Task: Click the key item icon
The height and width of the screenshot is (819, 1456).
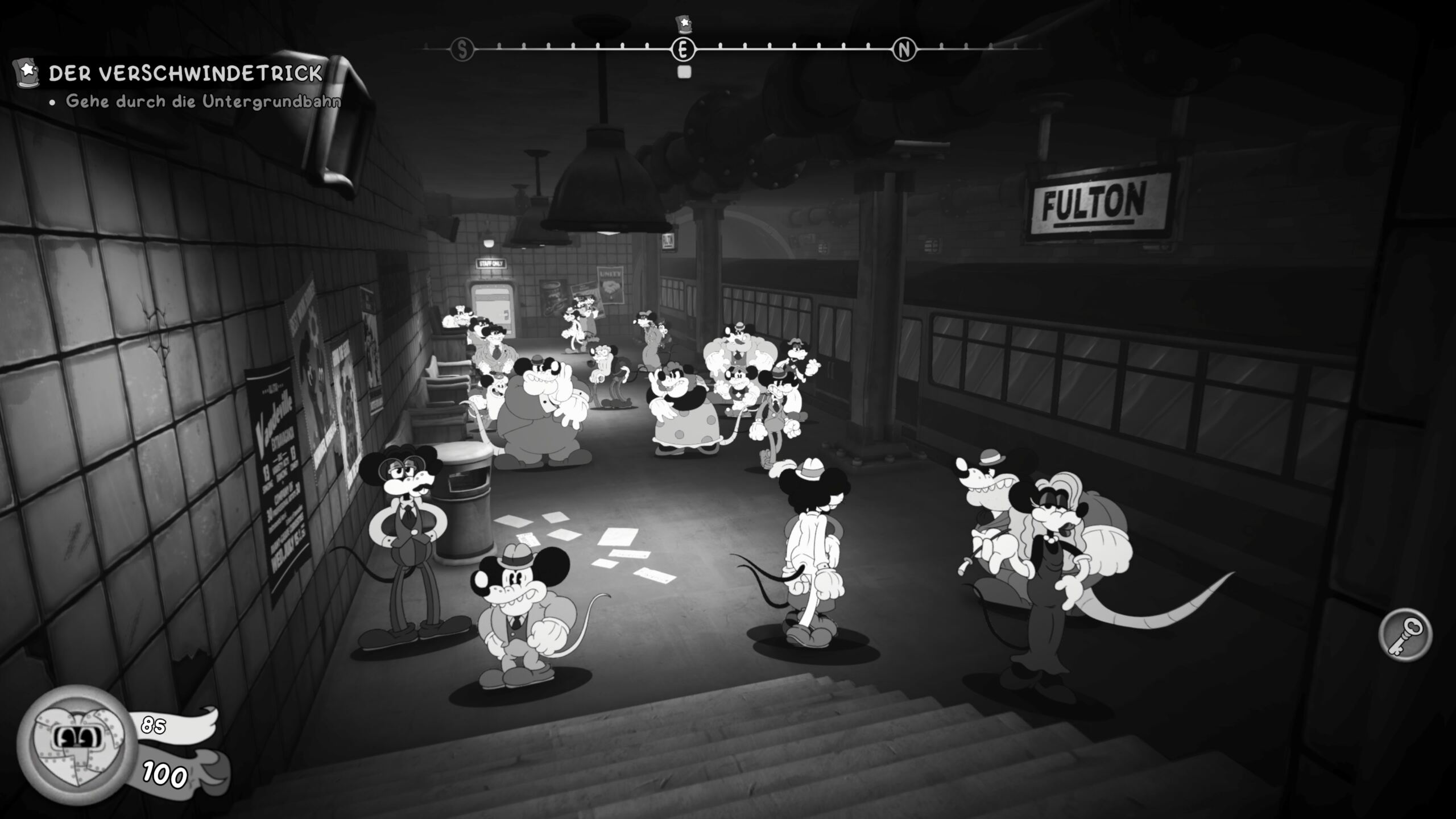Action: [x=1405, y=635]
